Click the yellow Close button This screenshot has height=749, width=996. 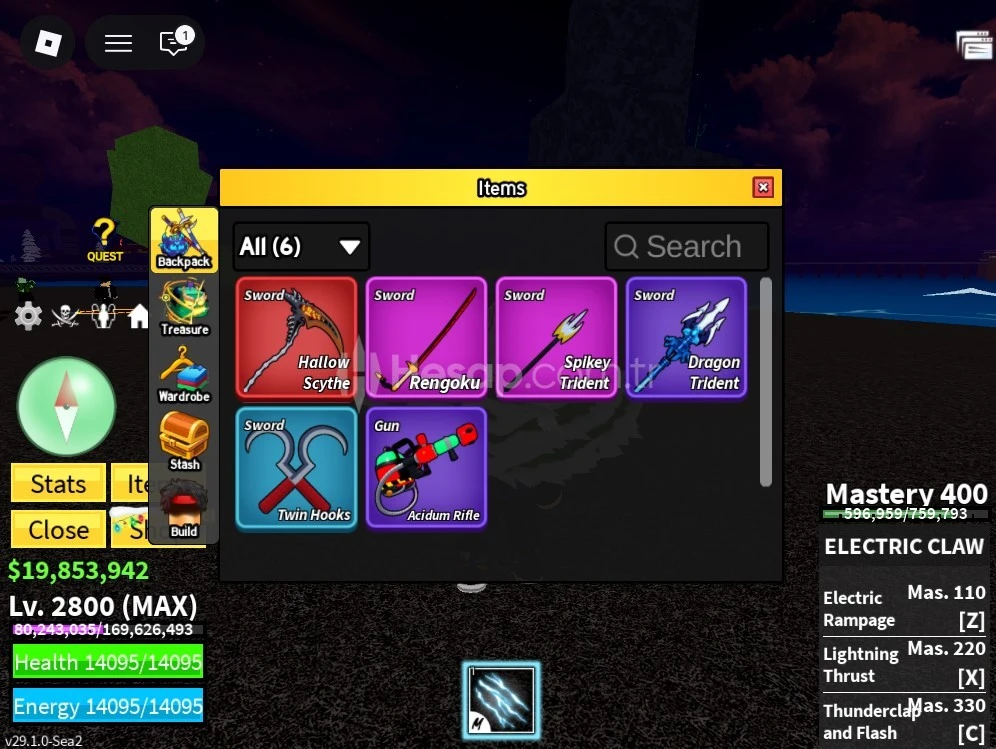tap(58, 530)
